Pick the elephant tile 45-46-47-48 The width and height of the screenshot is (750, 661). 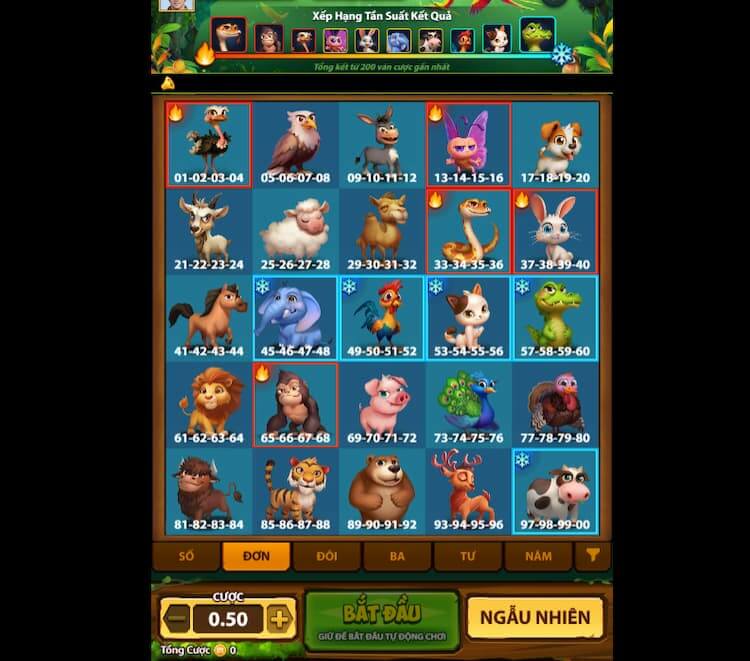pyautogui.click(x=295, y=319)
